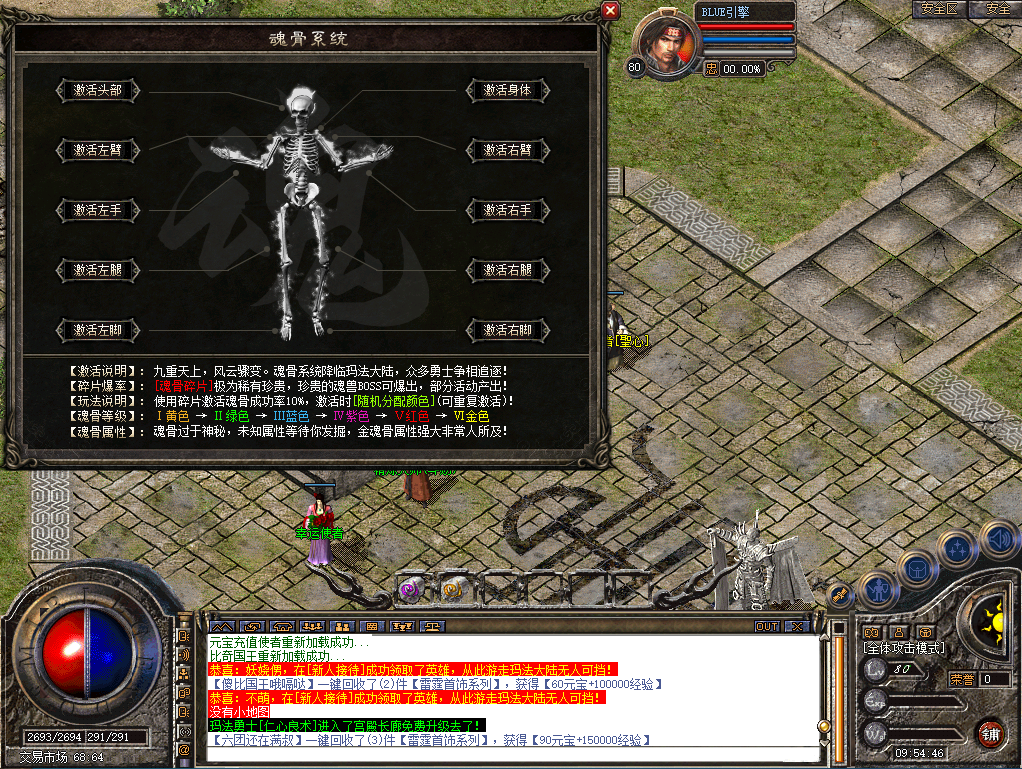Activate the right foot (激活右脚)
Image resolution: width=1022 pixels, height=769 pixels.
coord(508,330)
